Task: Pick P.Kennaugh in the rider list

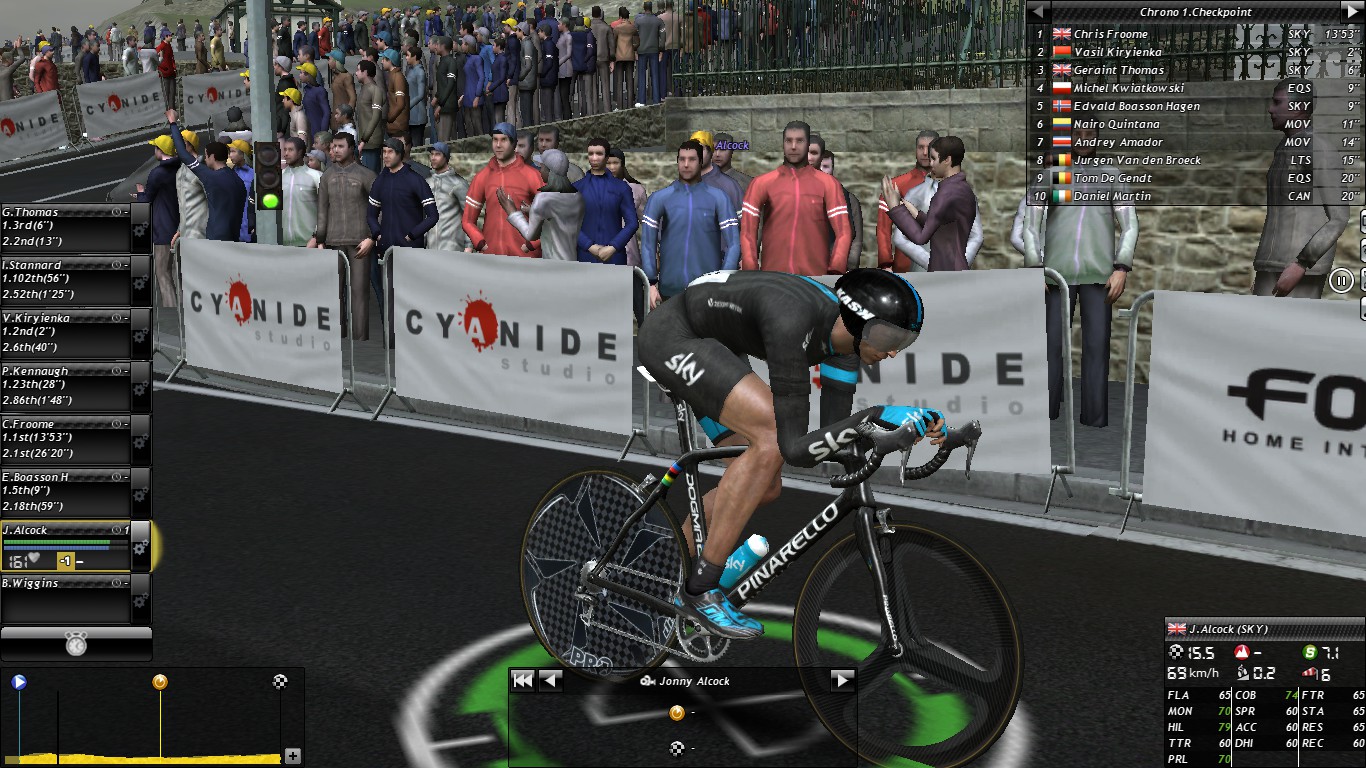Action: (65, 386)
